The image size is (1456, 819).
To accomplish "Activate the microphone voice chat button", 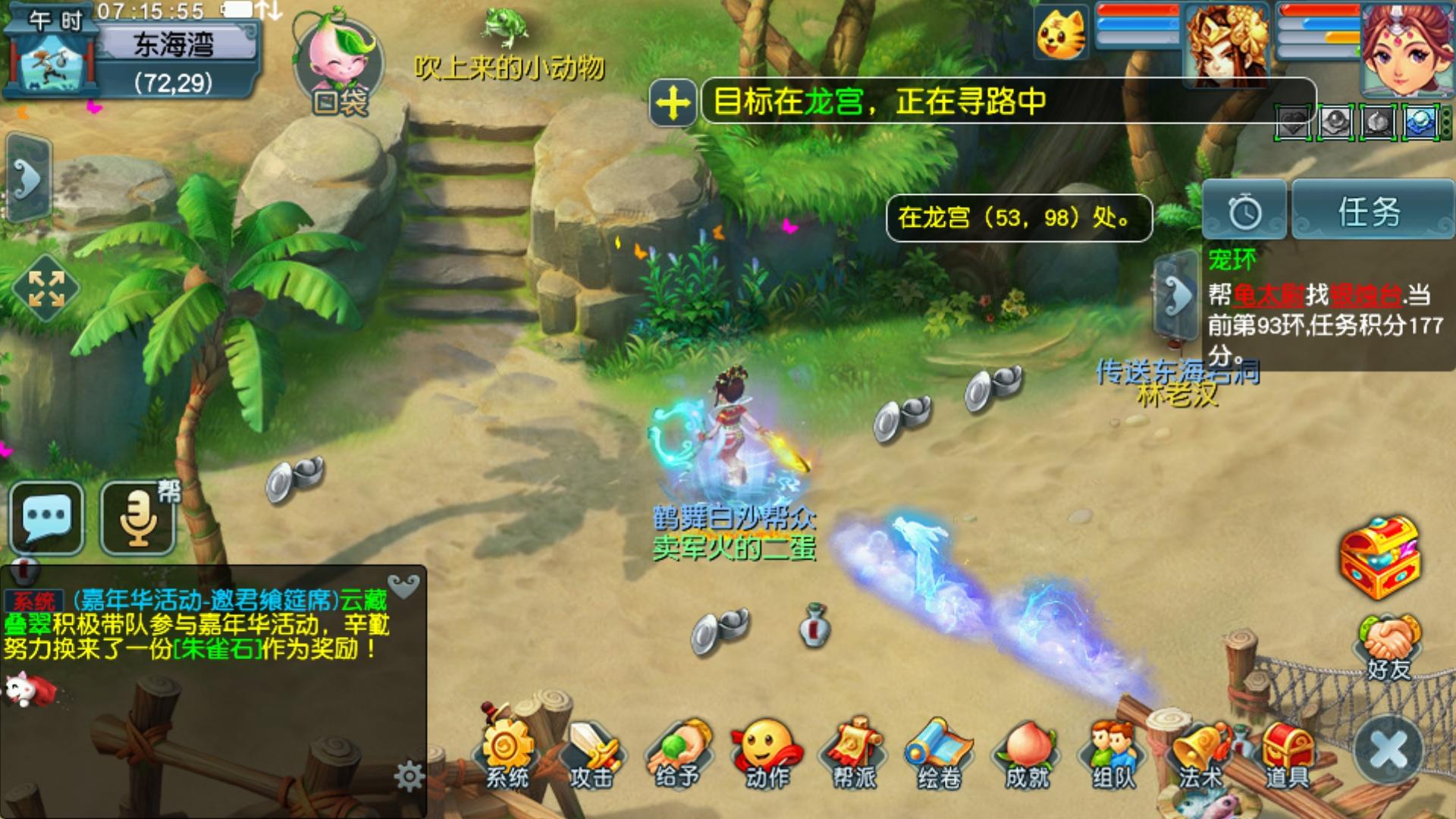I will (x=138, y=517).
